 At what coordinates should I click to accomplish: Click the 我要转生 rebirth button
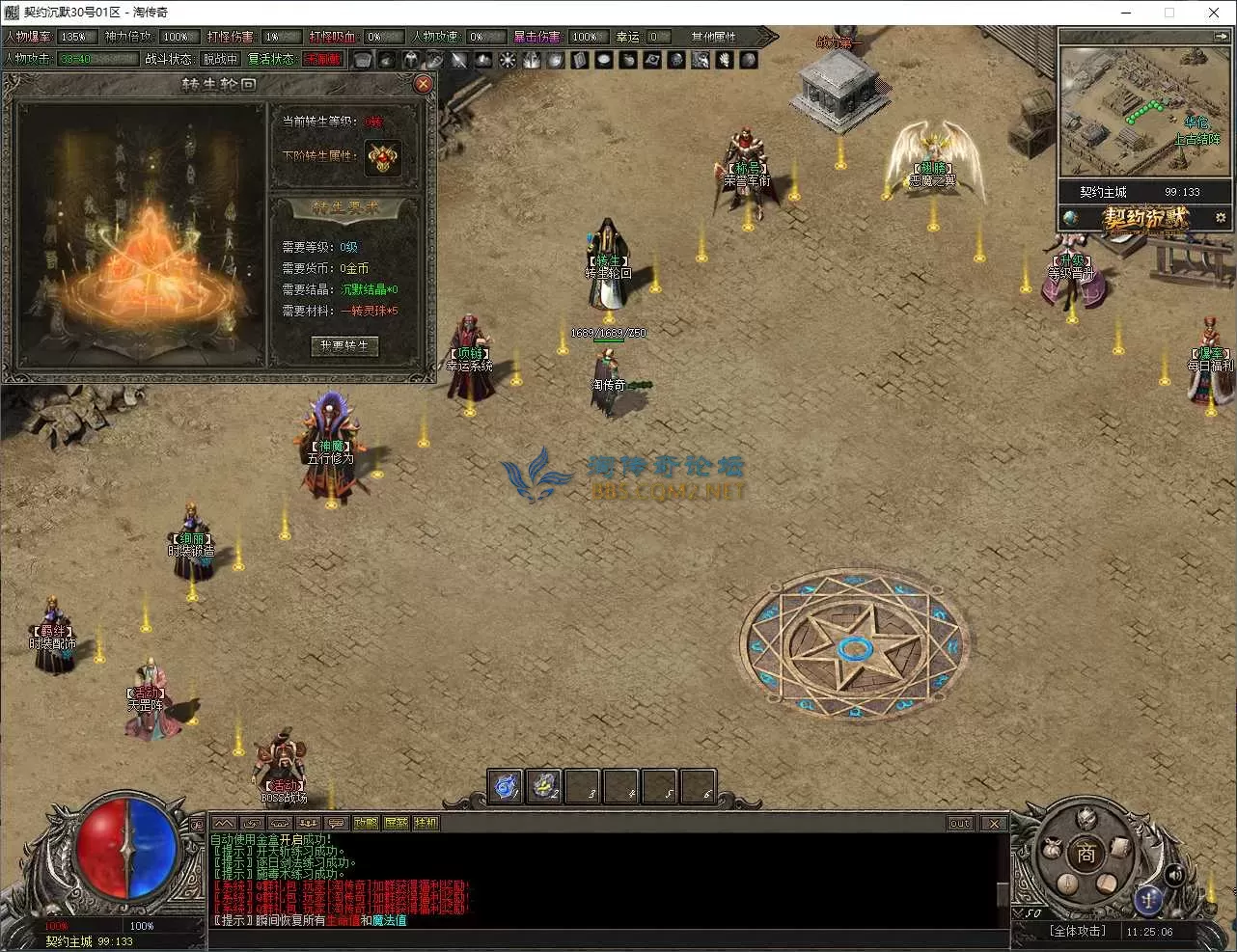pyautogui.click(x=344, y=345)
